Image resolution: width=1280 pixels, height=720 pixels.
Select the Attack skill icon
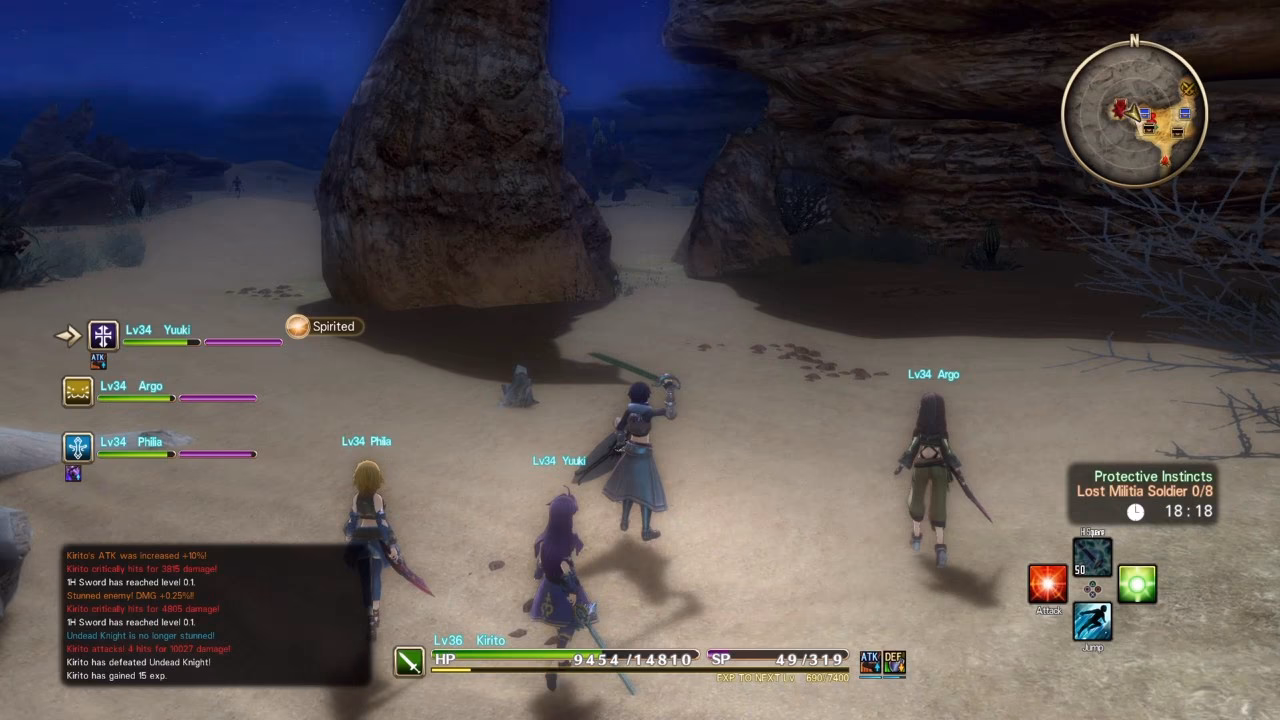[x=1047, y=584]
